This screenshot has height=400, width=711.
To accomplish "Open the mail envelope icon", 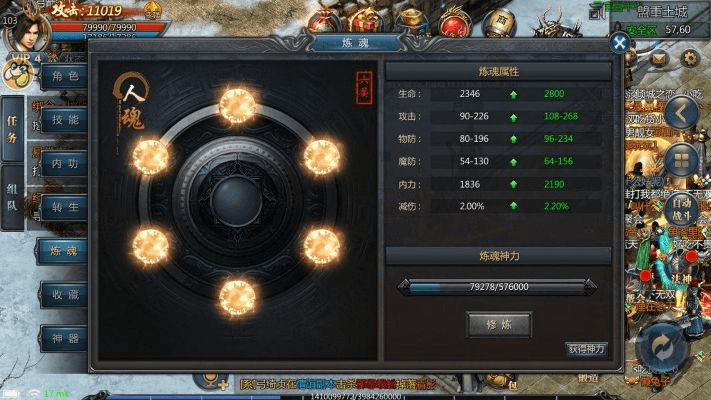I will pyautogui.click(x=659, y=59).
